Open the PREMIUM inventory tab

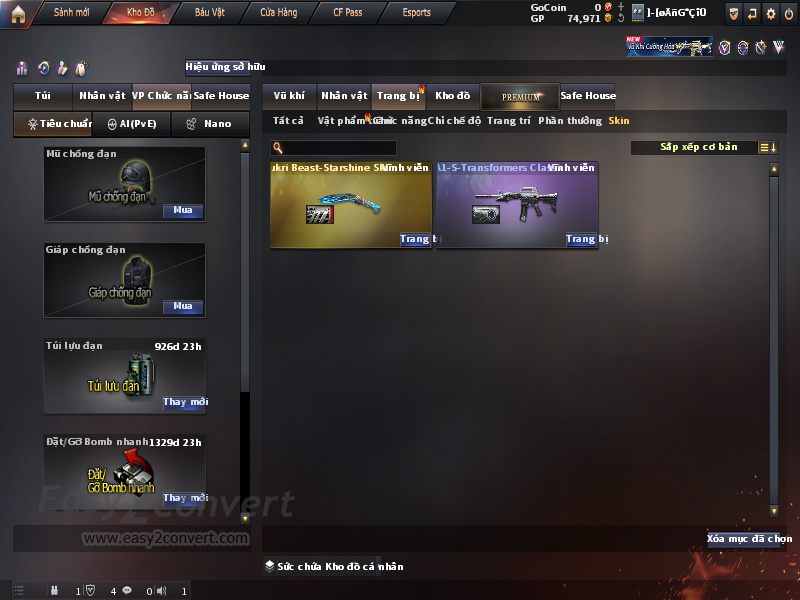(520, 97)
